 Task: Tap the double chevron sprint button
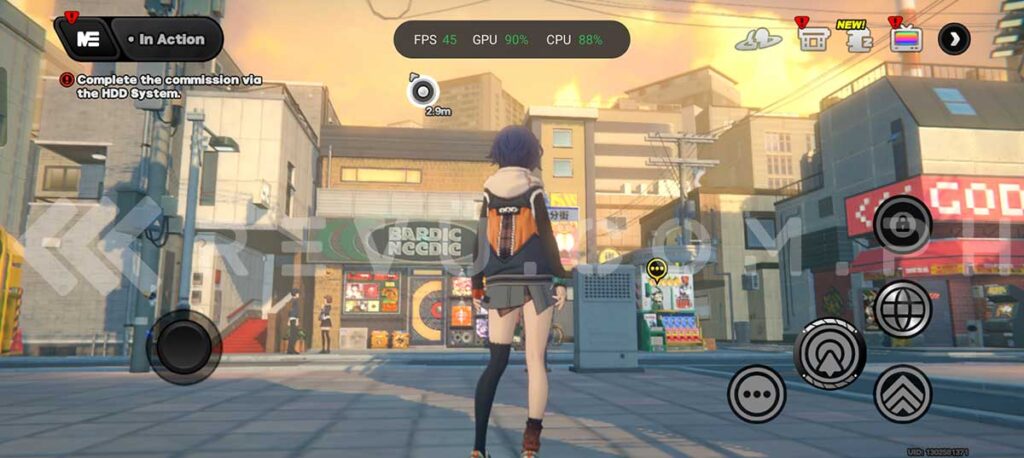(902, 393)
